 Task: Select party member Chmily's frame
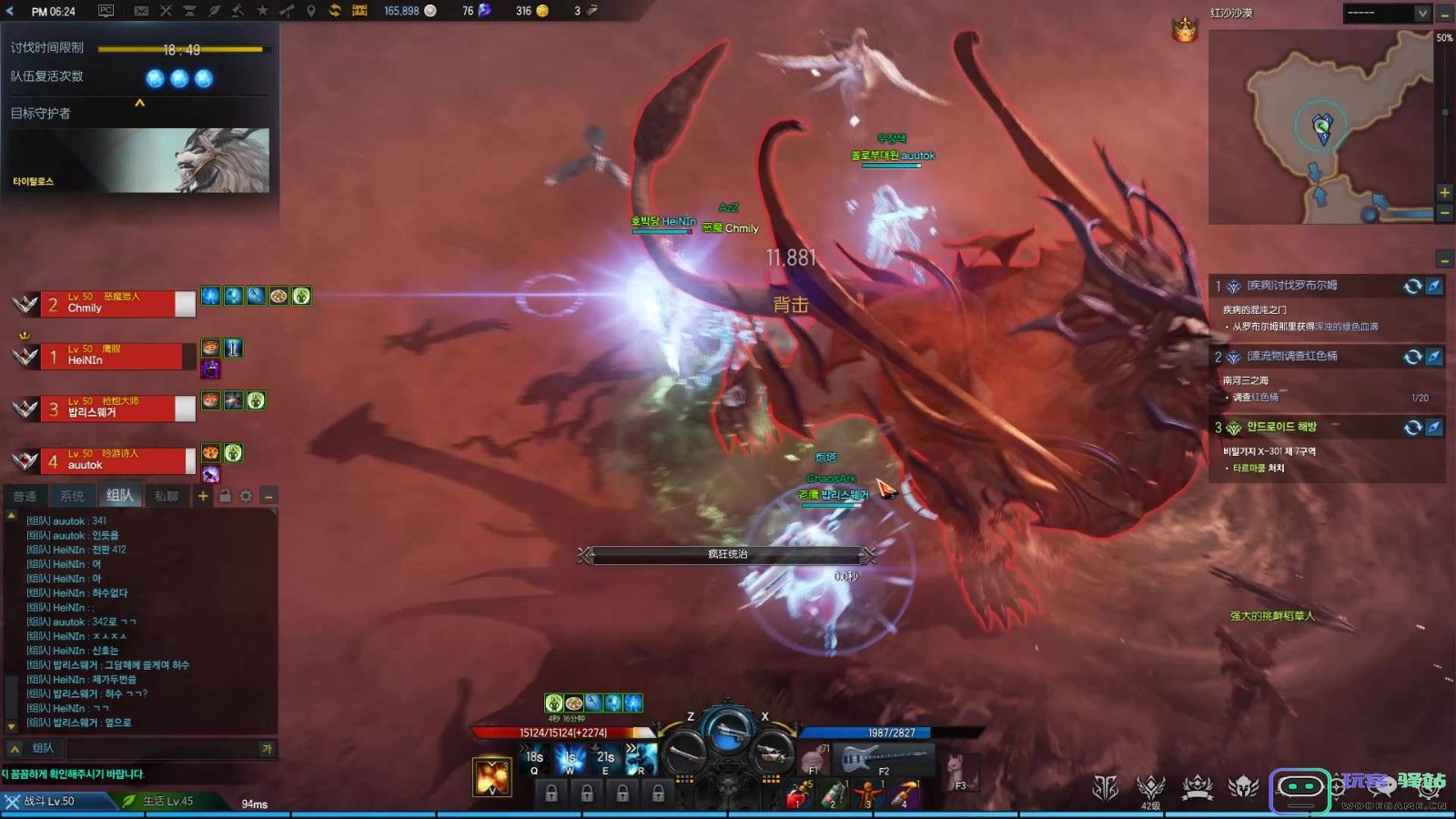tap(116, 304)
